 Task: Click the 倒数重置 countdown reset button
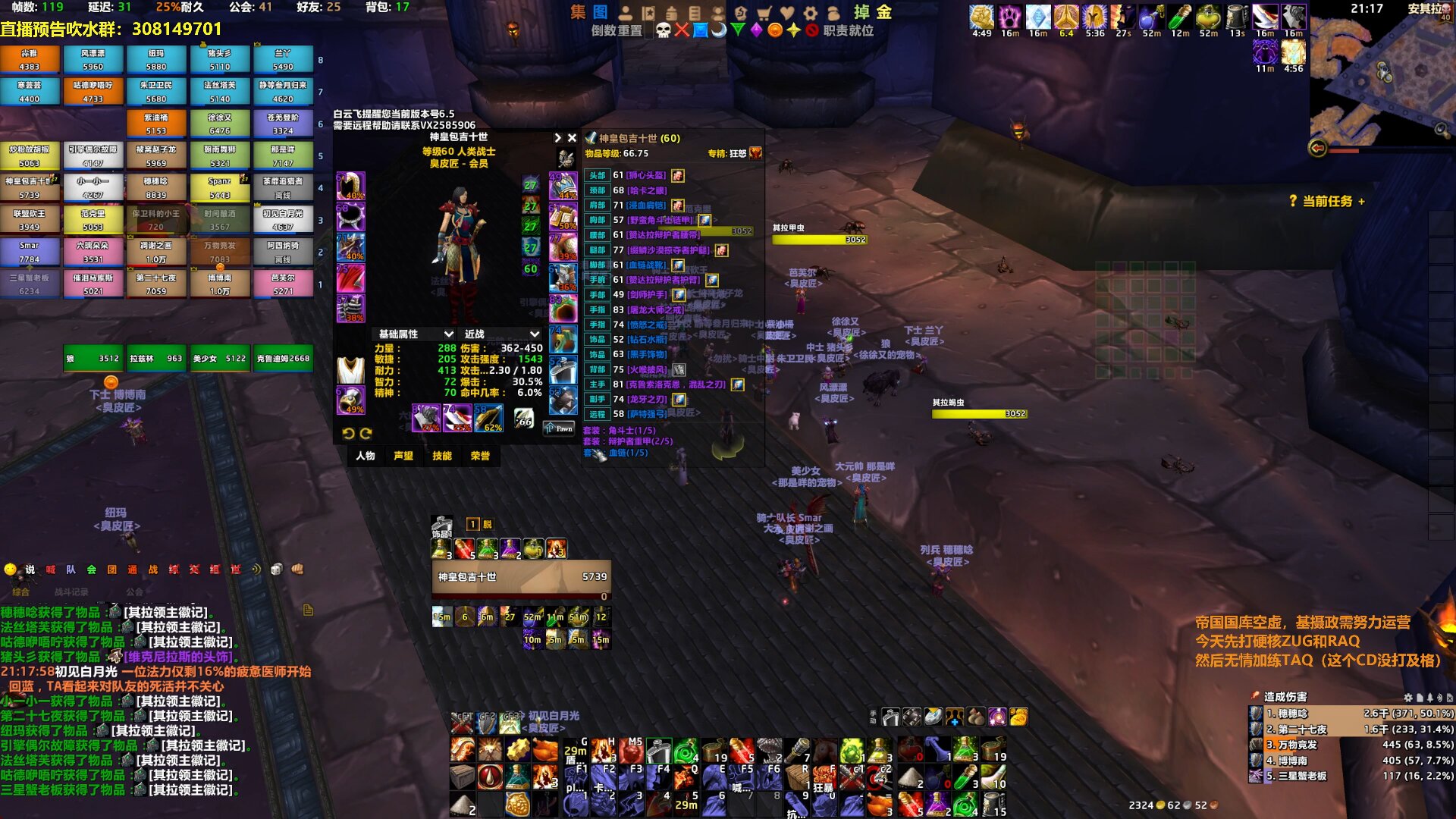pyautogui.click(x=617, y=31)
